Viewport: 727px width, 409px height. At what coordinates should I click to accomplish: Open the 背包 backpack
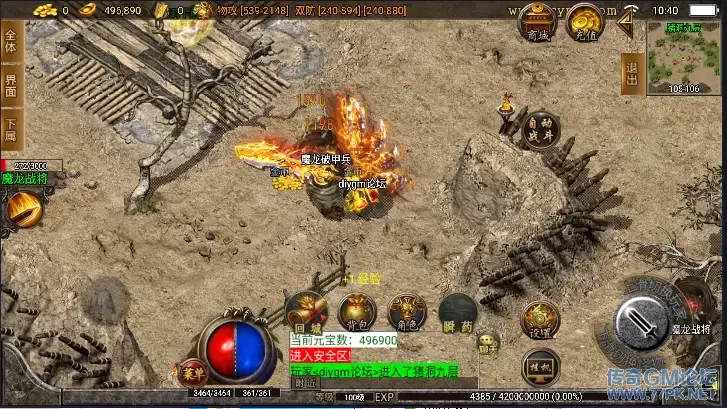[356, 313]
